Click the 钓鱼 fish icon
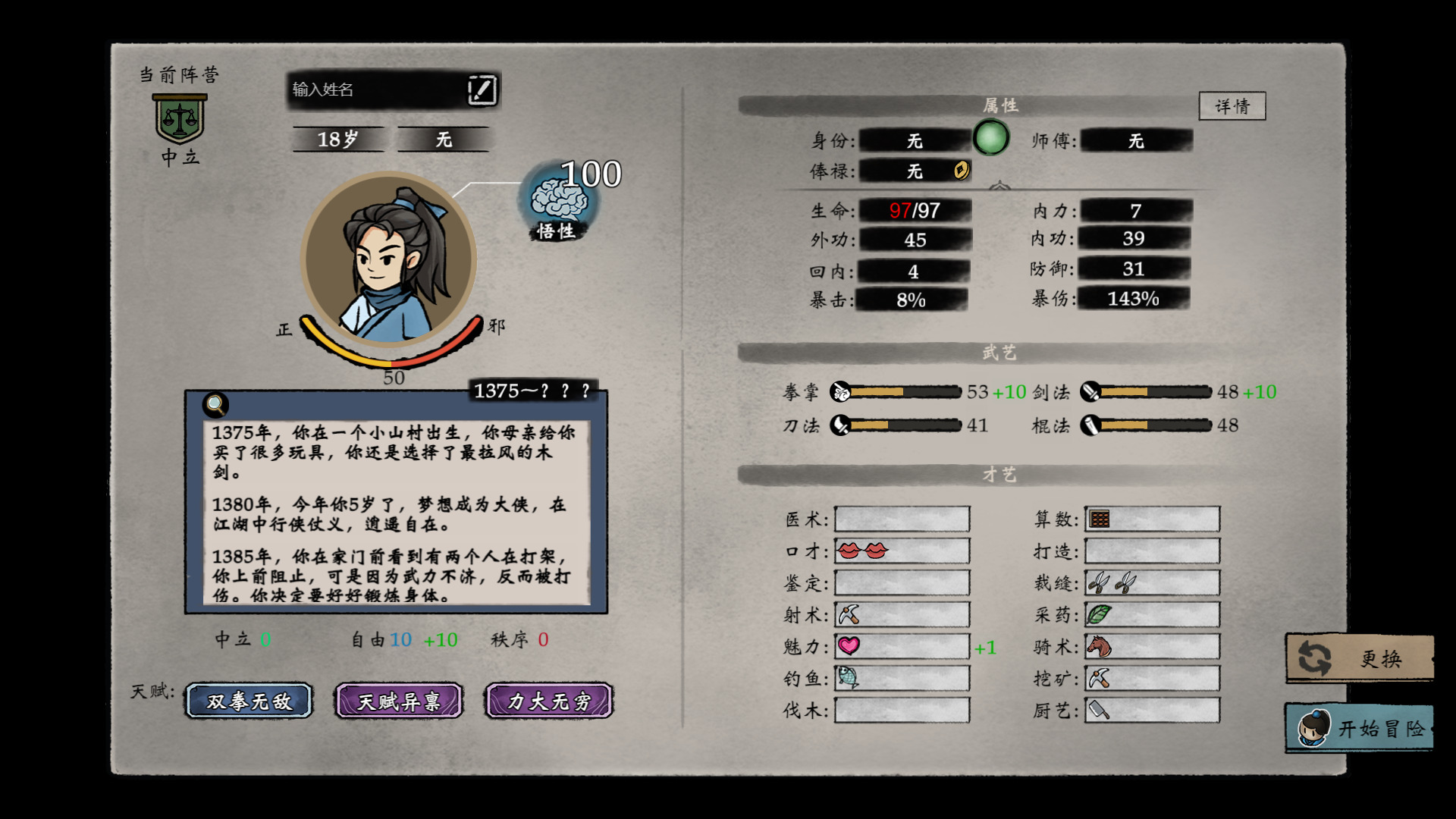This screenshot has height=819, width=1456. click(x=848, y=677)
